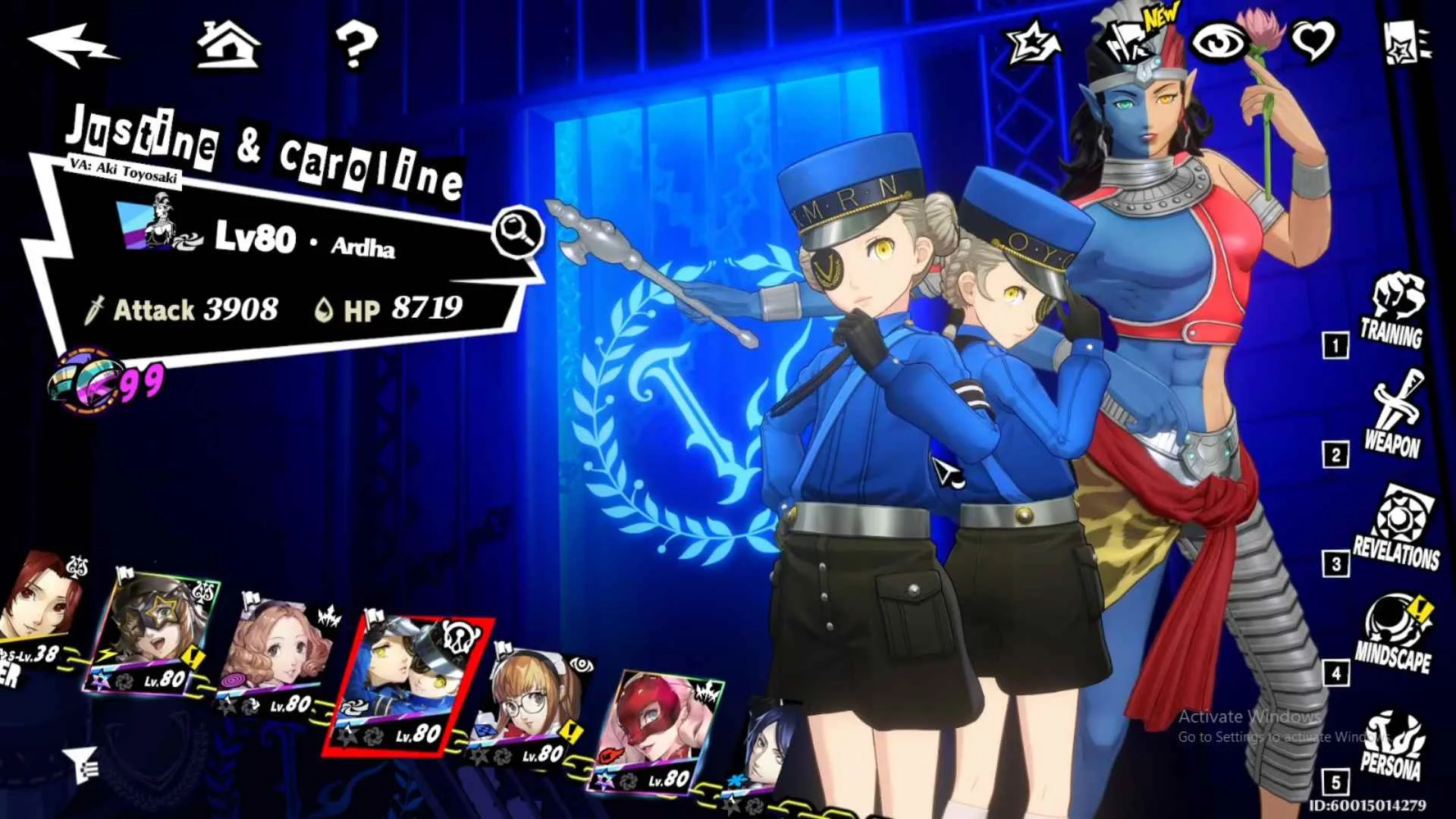Image resolution: width=1456 pixels, height=819 pixels.
Task: Return to the home screen
Action: pyautogui.click(x=228, y=44)
